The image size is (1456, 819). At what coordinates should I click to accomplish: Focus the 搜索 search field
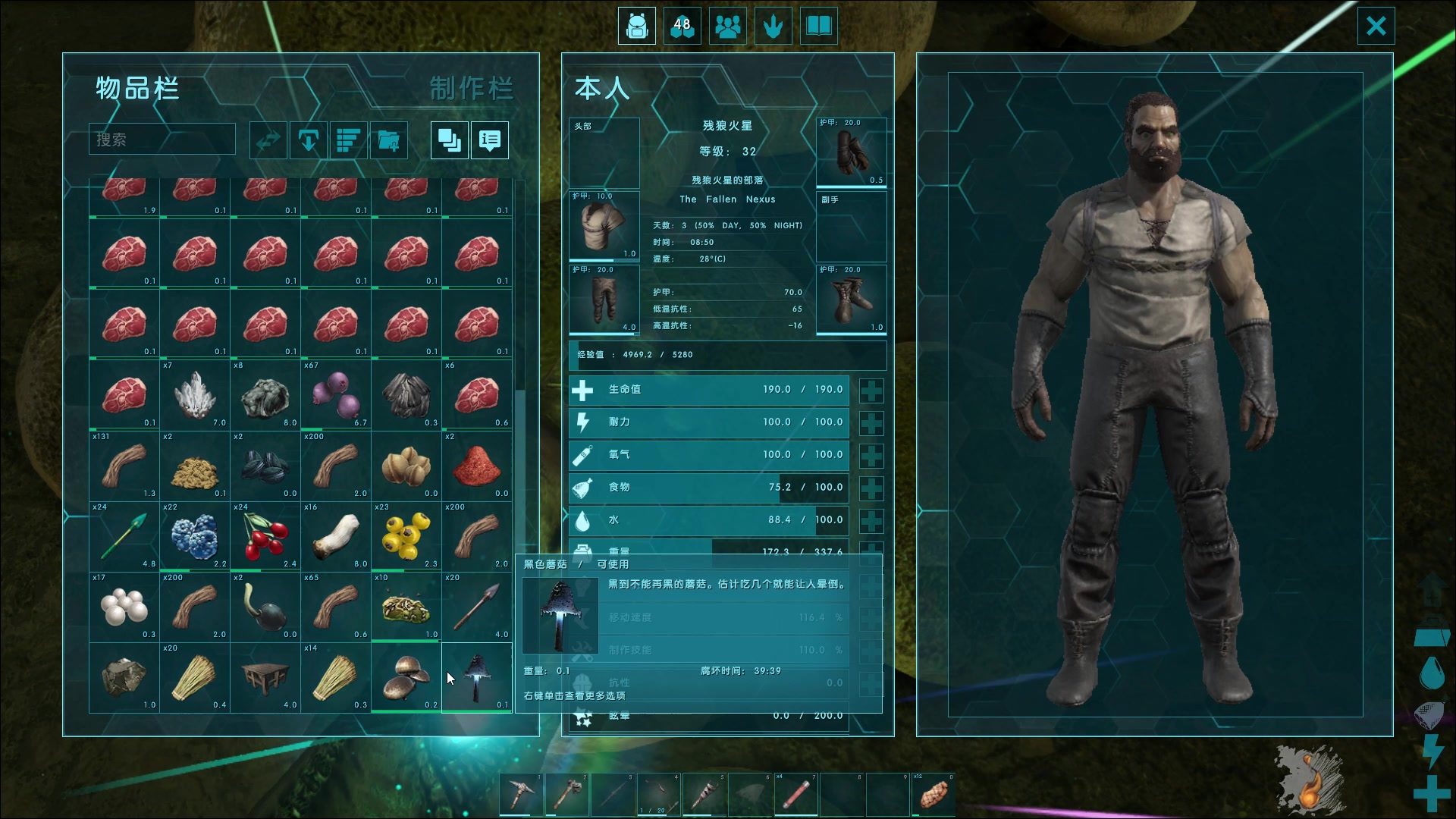[162, 140]
